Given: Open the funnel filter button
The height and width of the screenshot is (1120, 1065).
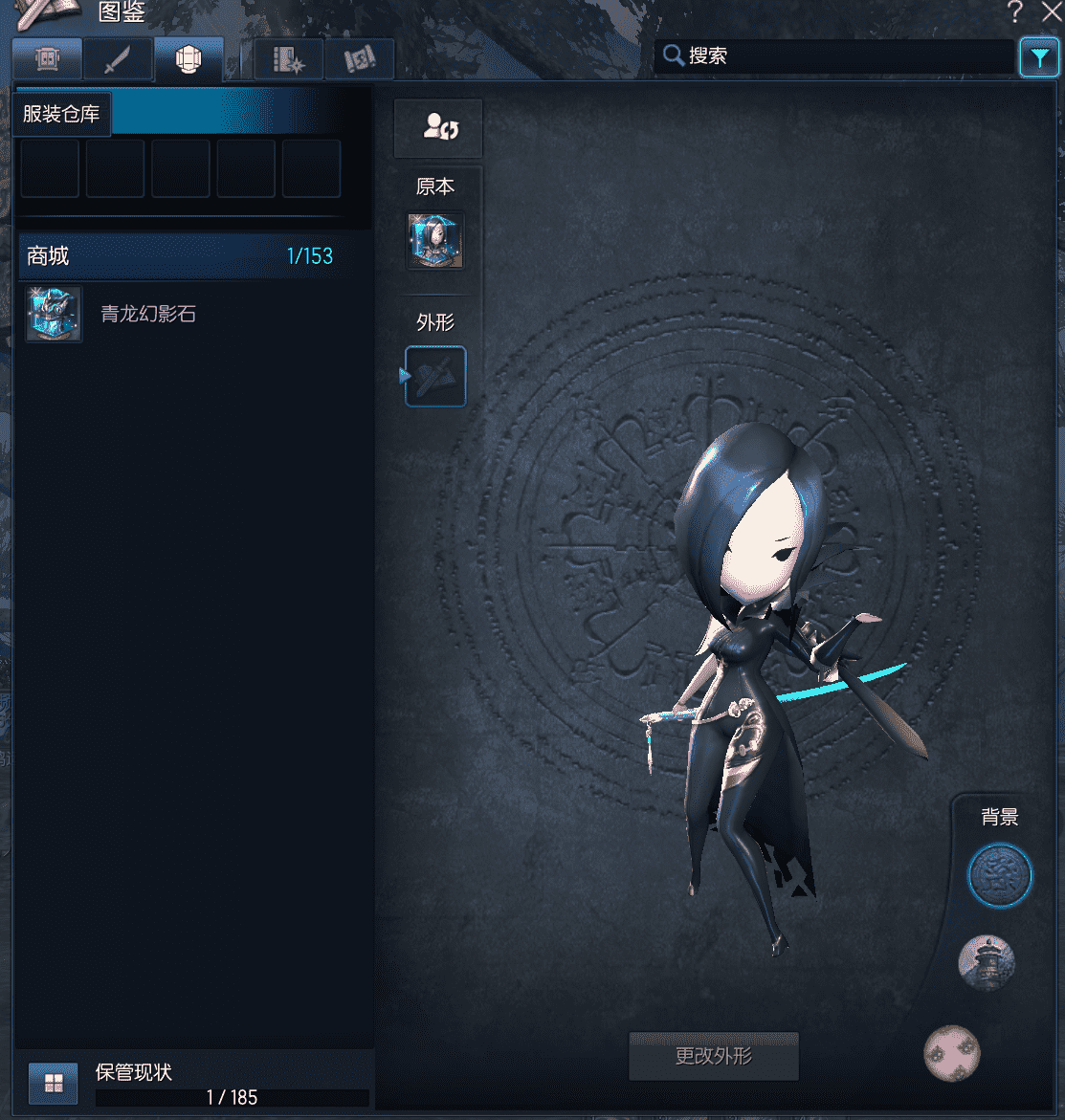Looking at the screenshot, I should [1039, 58].
